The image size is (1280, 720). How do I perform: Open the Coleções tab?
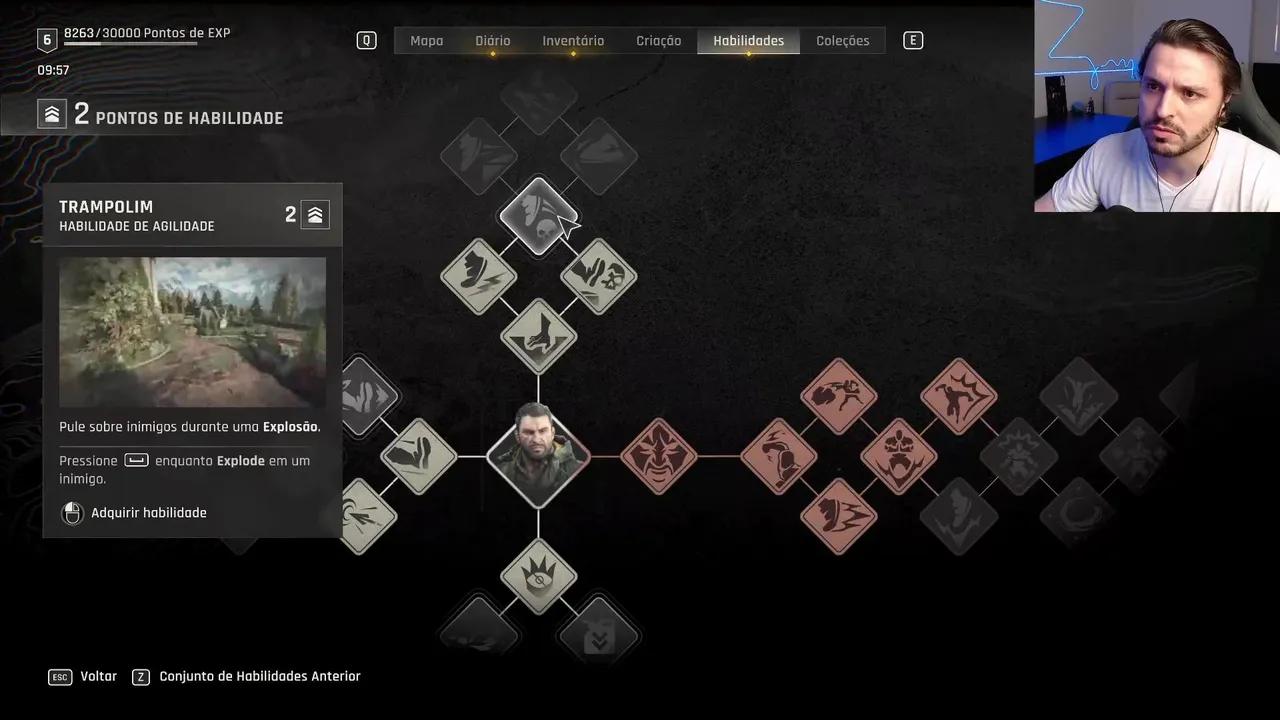click(842, 41)
